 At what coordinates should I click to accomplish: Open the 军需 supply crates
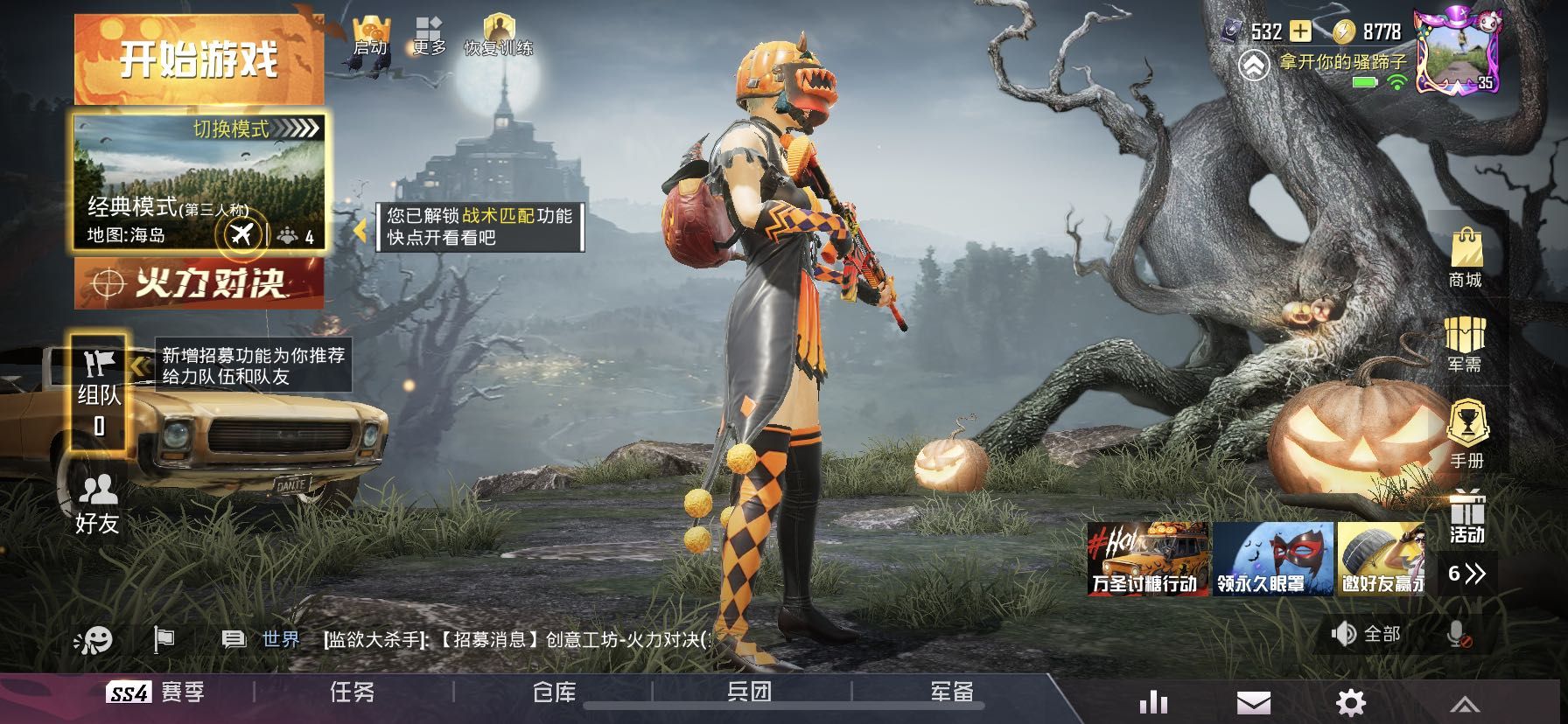[1466, 345]
